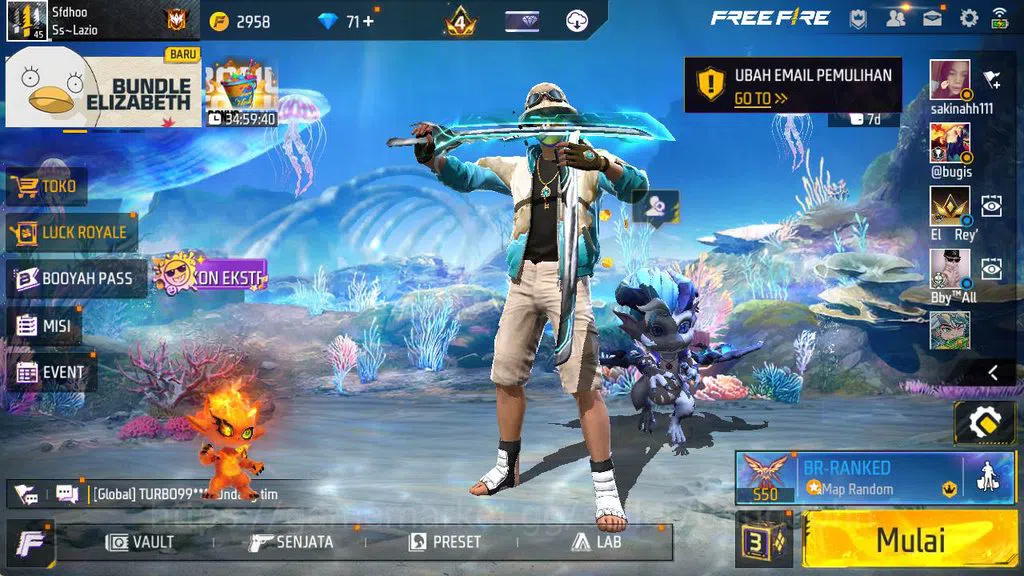Switch to the Senjata weapons tab

point(291,542)
